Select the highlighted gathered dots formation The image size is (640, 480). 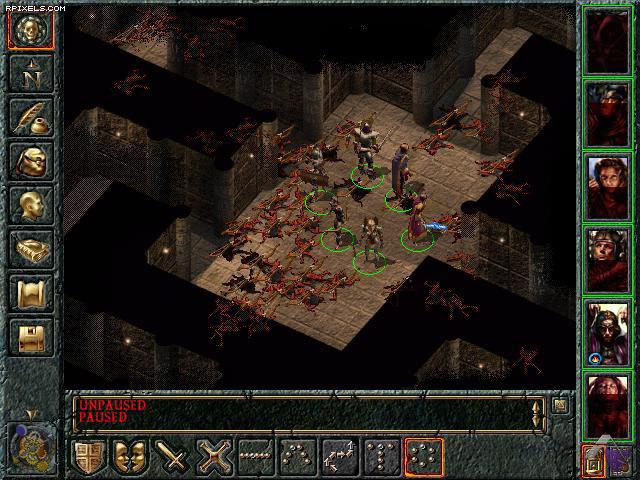[x=424, y=458]
